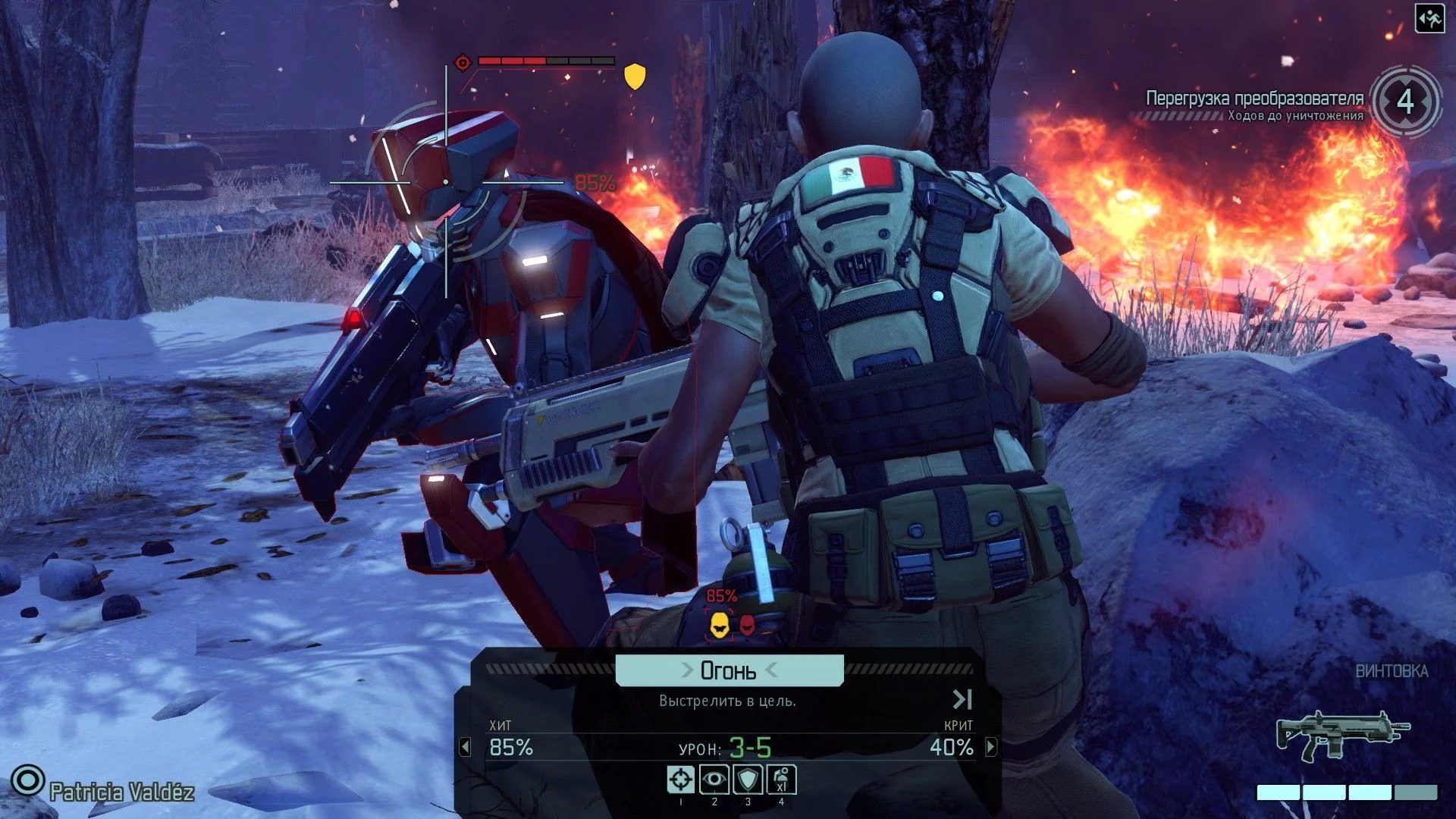Click the skip-arrow icon in the shot panel
This screenshot has width=1456, height=819.
(962, 698)
